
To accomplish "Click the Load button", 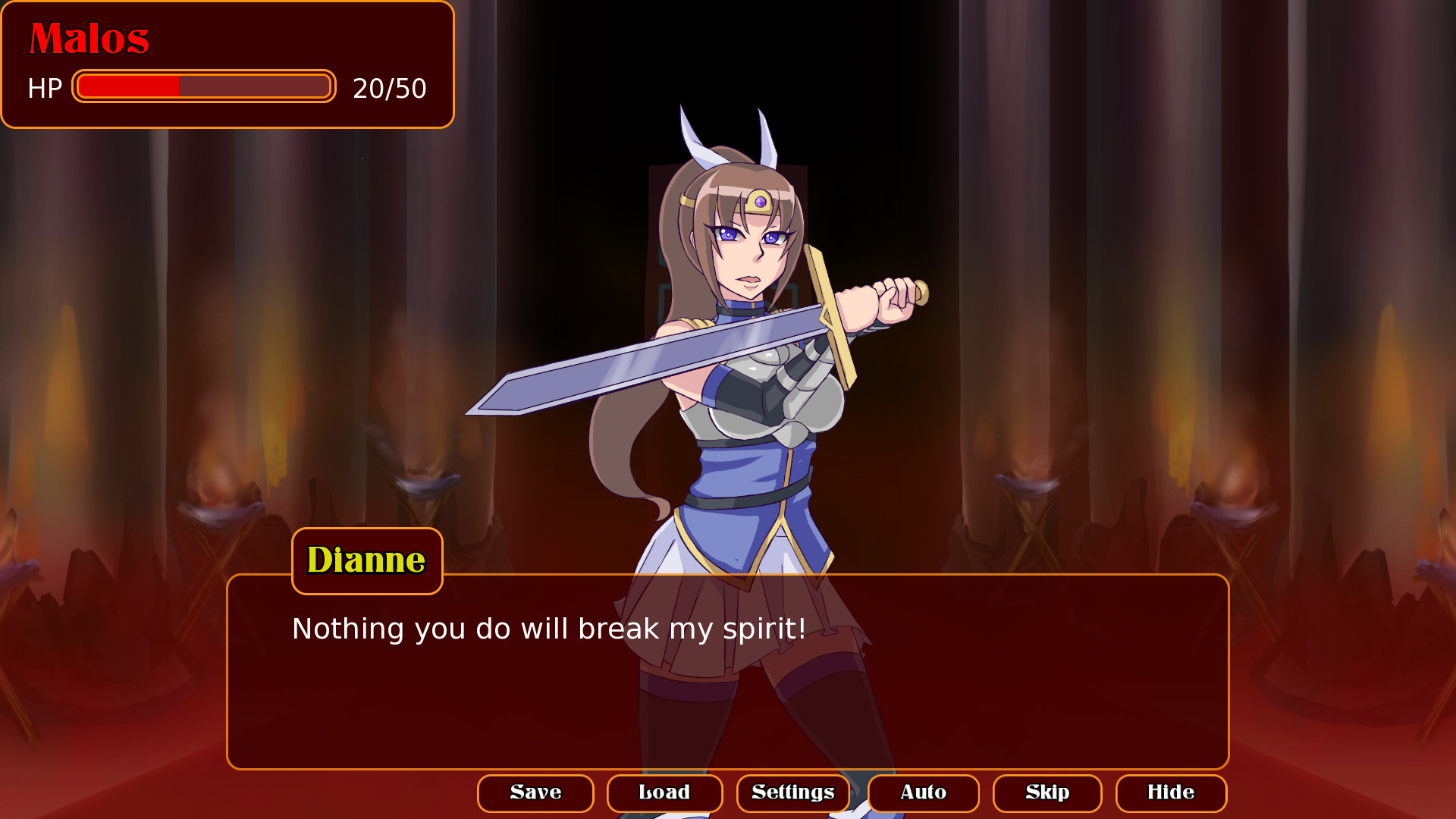I will pyautogui.click(x=664, y=793).
